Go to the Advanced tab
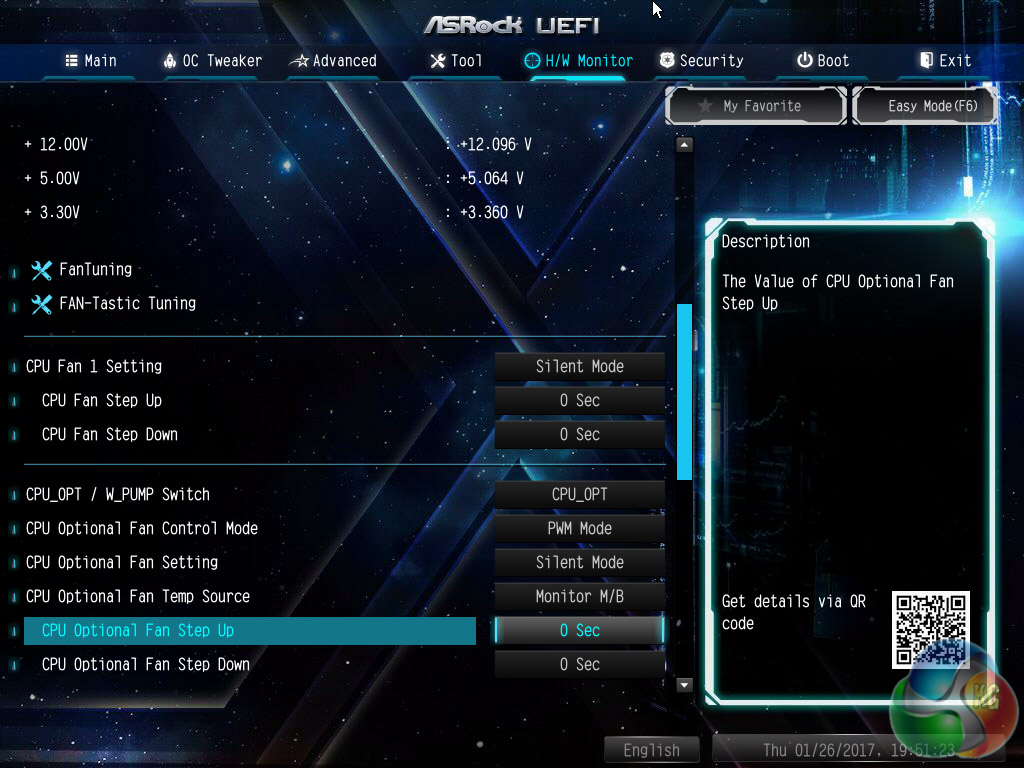 coord(333,61)
